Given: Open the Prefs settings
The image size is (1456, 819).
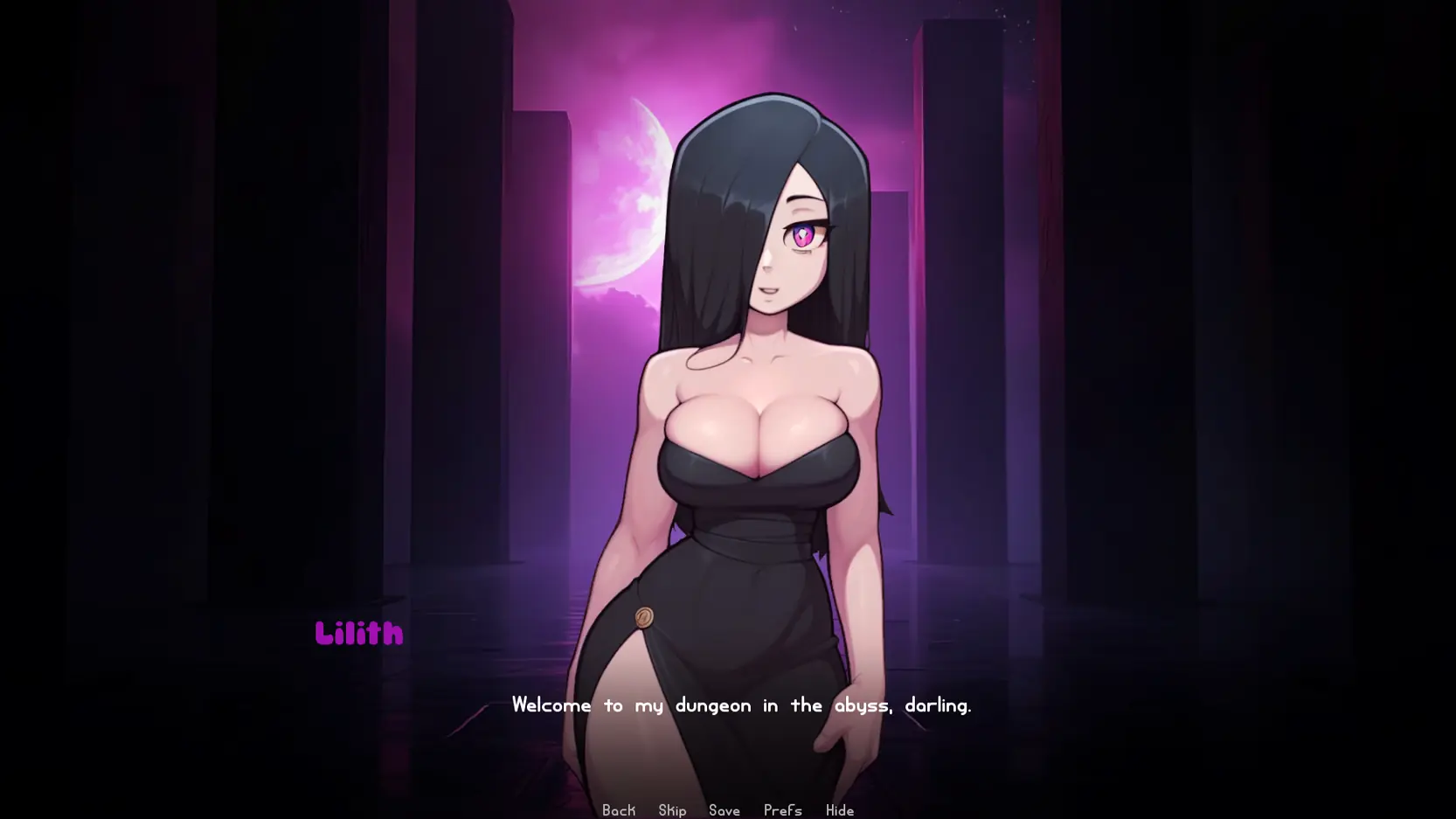Looking at the screenshot, I should coord(783,810).
